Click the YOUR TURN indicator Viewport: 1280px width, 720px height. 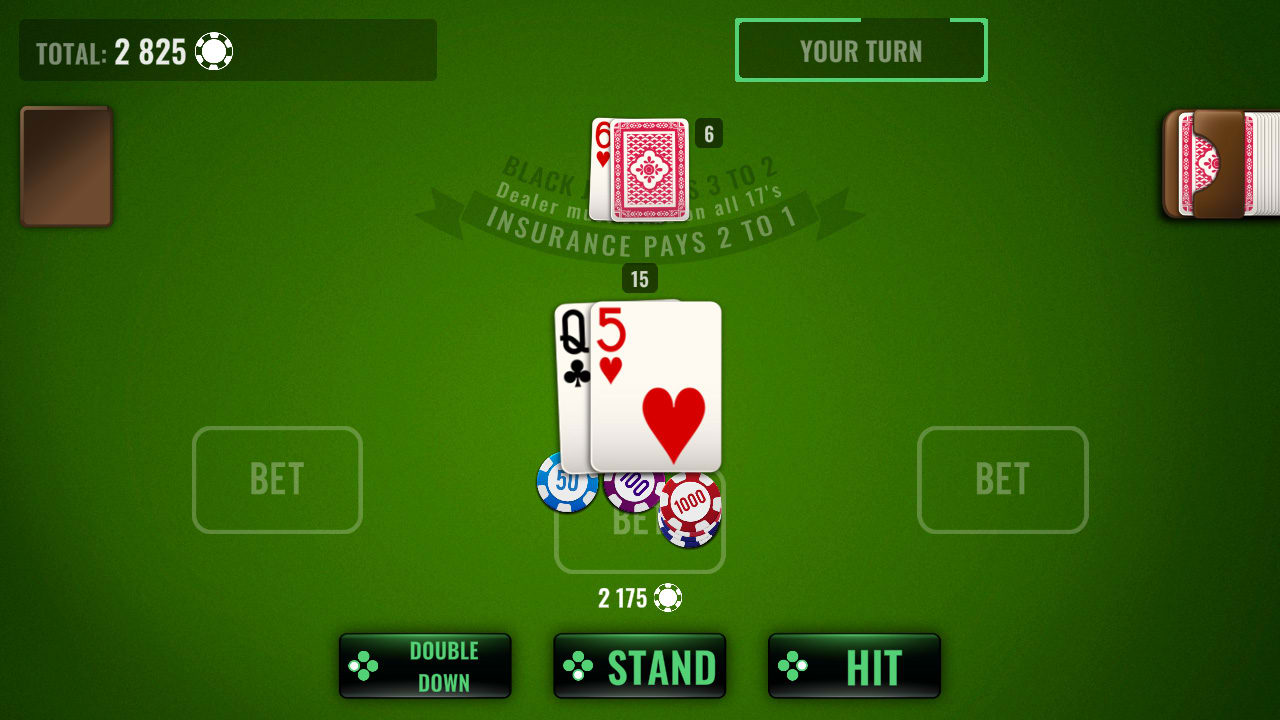coord(861,51)
